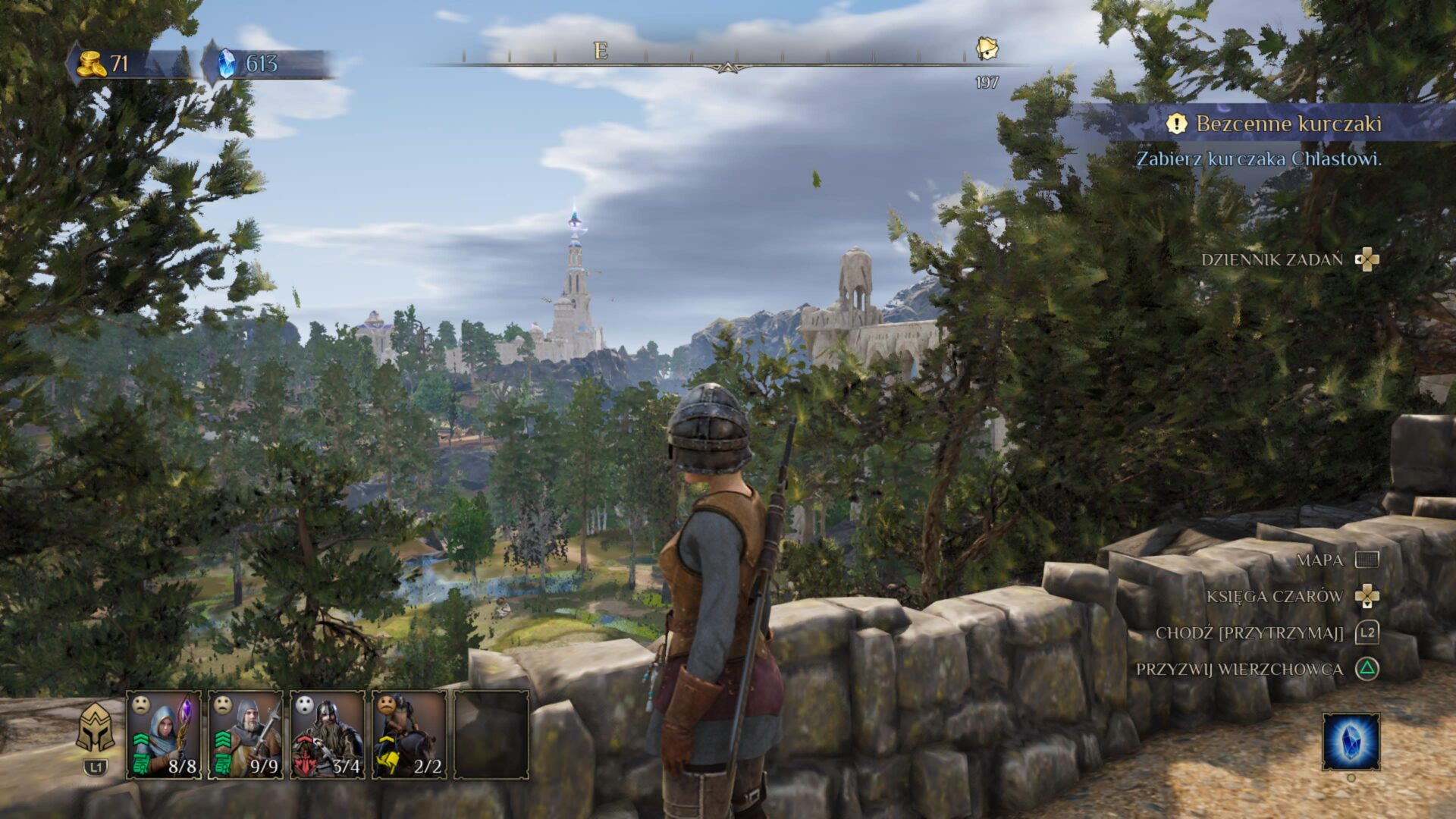Activate the blue mana crystal icon
1456x819 pixels.
[x=1351, y=742]
